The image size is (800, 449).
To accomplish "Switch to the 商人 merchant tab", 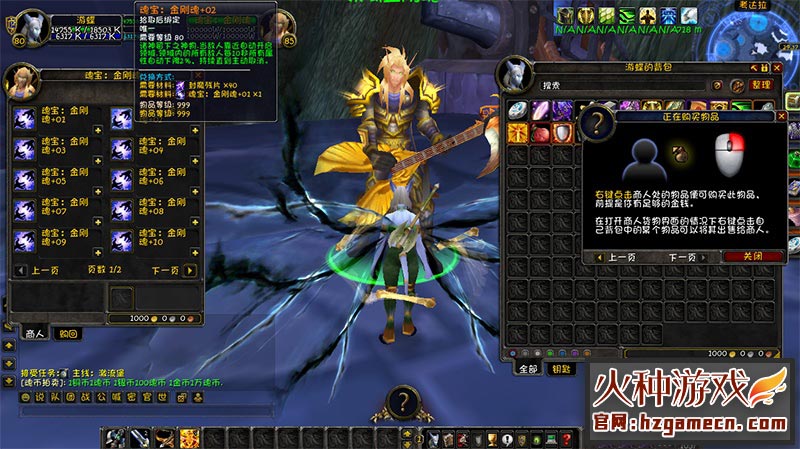I will click(35, 333).
